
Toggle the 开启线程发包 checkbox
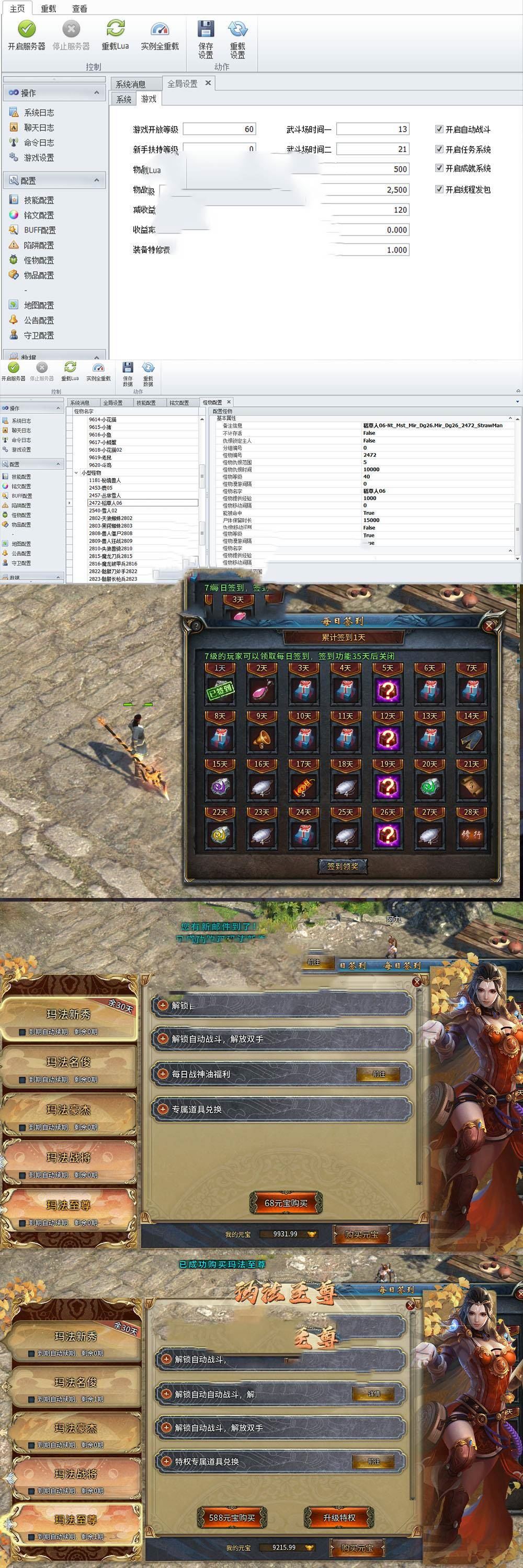pyautogui.click(x=439, y=189)
